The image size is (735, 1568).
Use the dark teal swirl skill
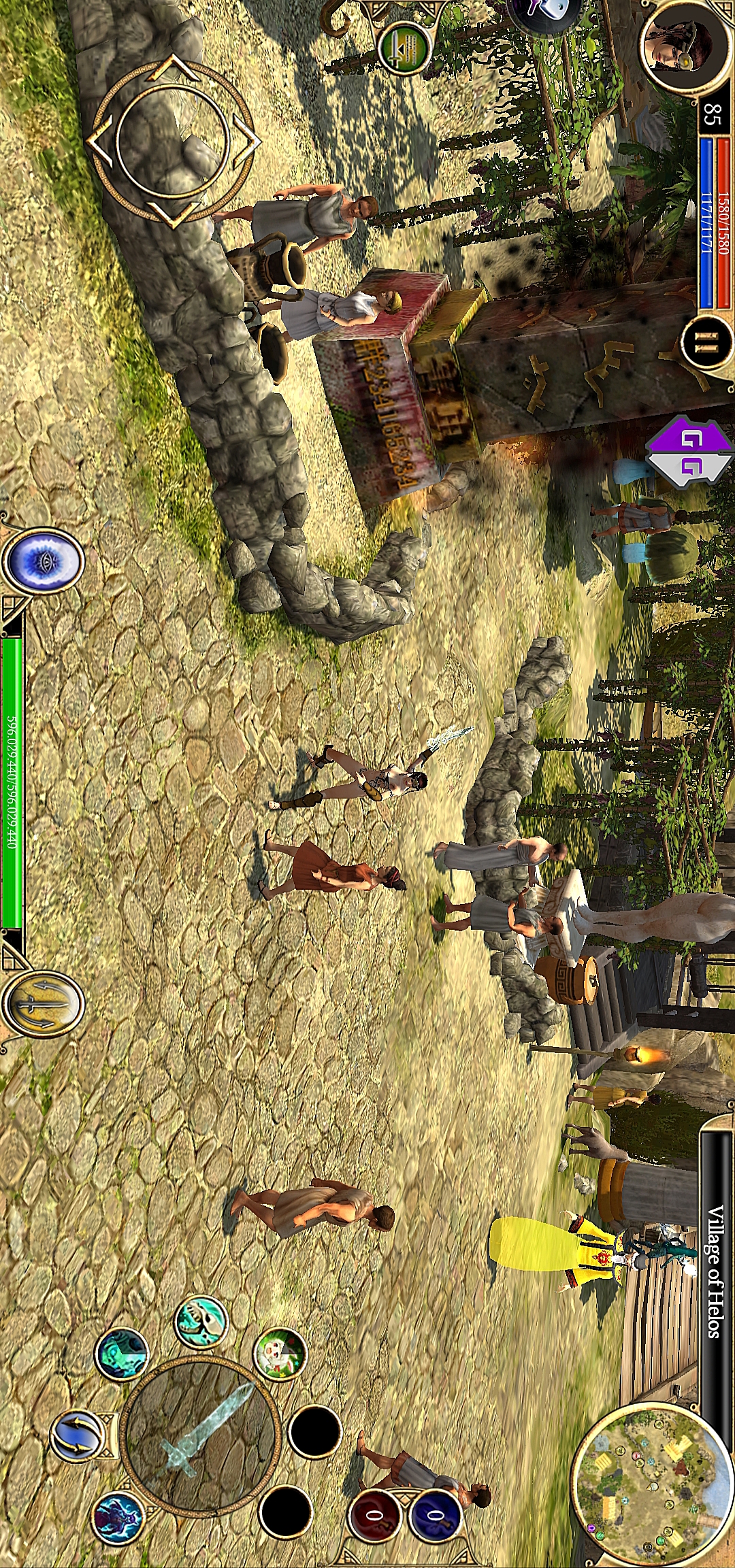(x=121, y=1354)
